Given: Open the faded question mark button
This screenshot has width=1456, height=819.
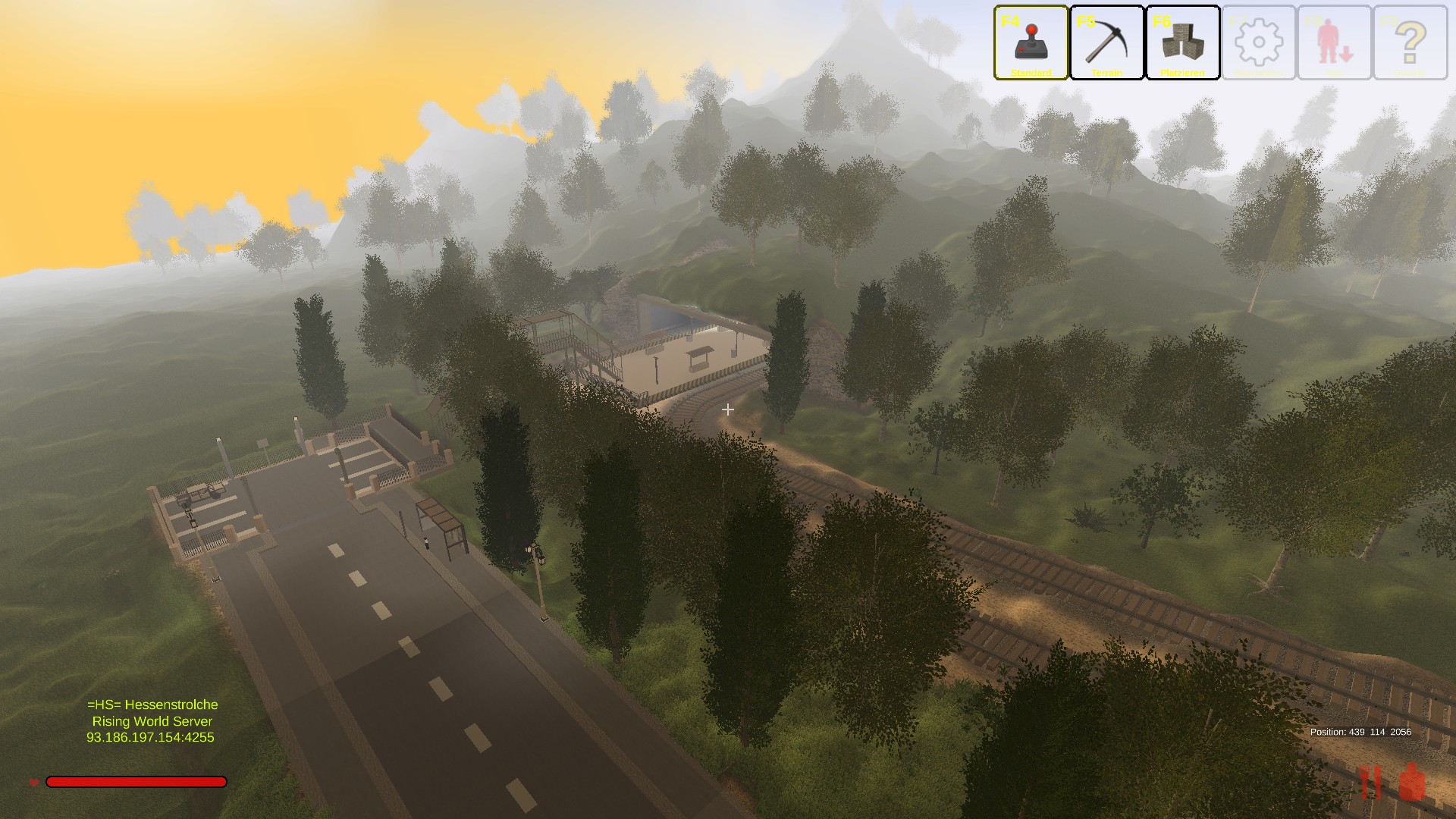Looking at the screenshot, I should click(x=1410, y=42).
